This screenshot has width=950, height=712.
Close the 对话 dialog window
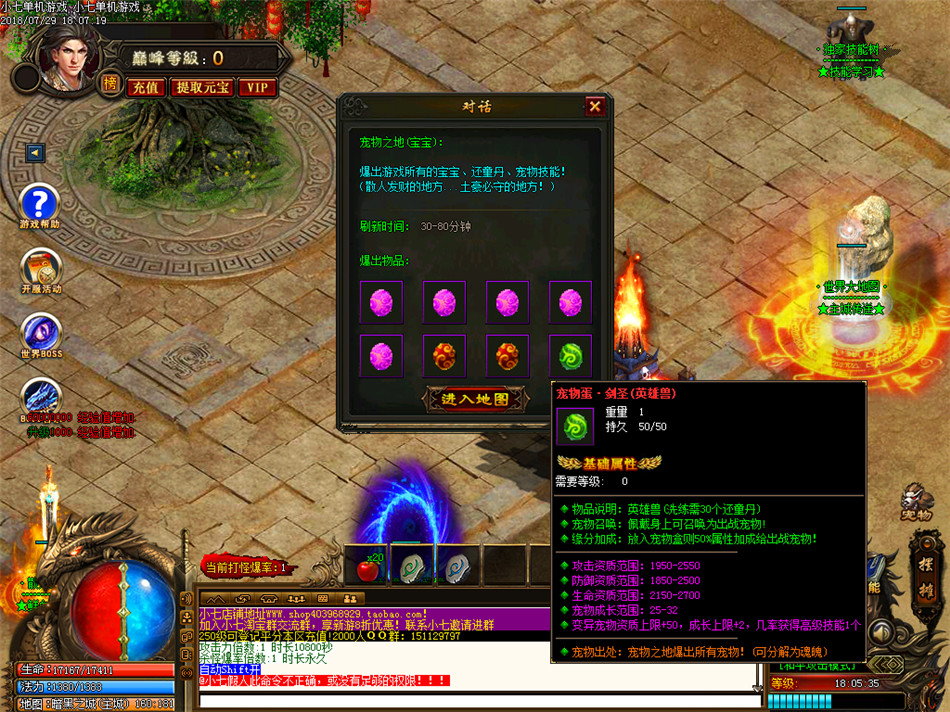595,106
